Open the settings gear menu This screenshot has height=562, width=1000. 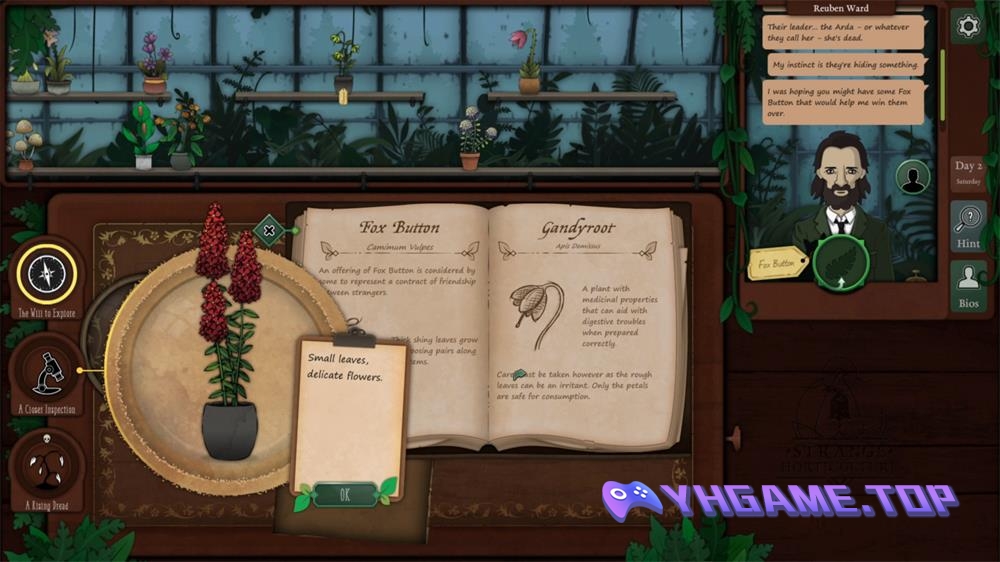coord(967,27)
